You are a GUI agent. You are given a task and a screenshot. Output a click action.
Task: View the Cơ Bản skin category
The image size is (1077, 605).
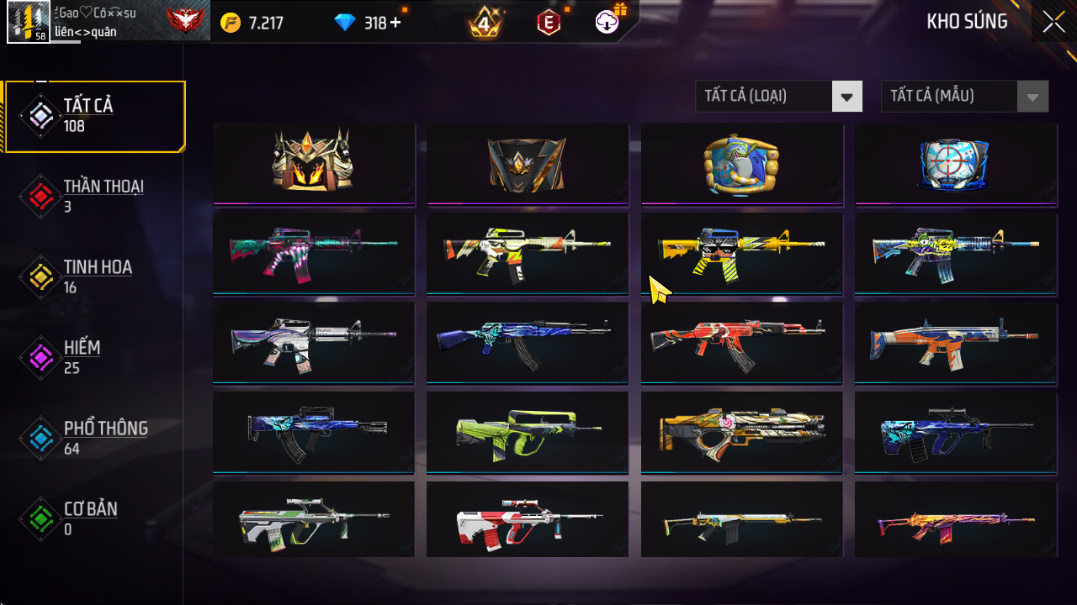[x=95, y=518]
